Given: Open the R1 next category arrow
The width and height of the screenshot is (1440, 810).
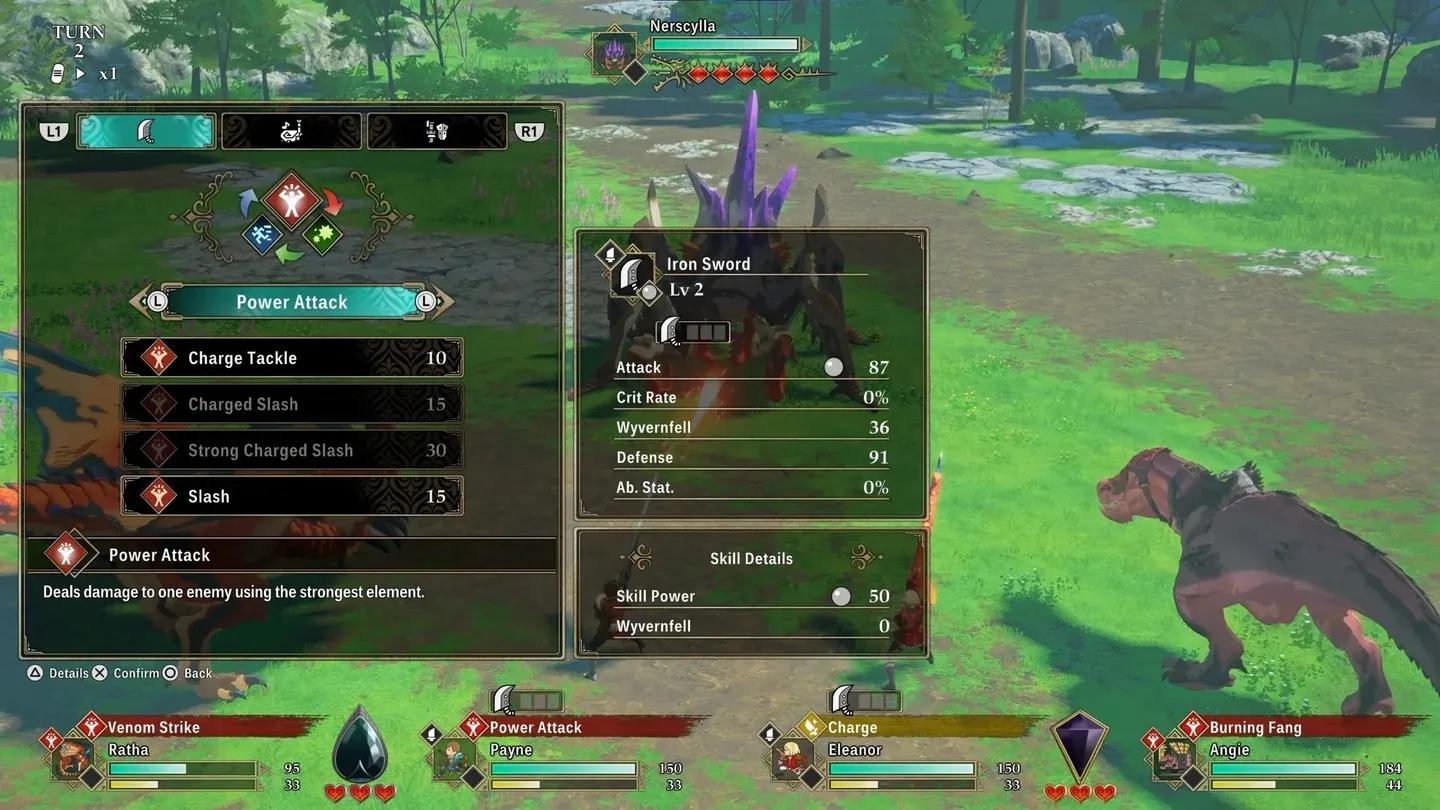Looking at the screenshot, I should coord(529,131).
